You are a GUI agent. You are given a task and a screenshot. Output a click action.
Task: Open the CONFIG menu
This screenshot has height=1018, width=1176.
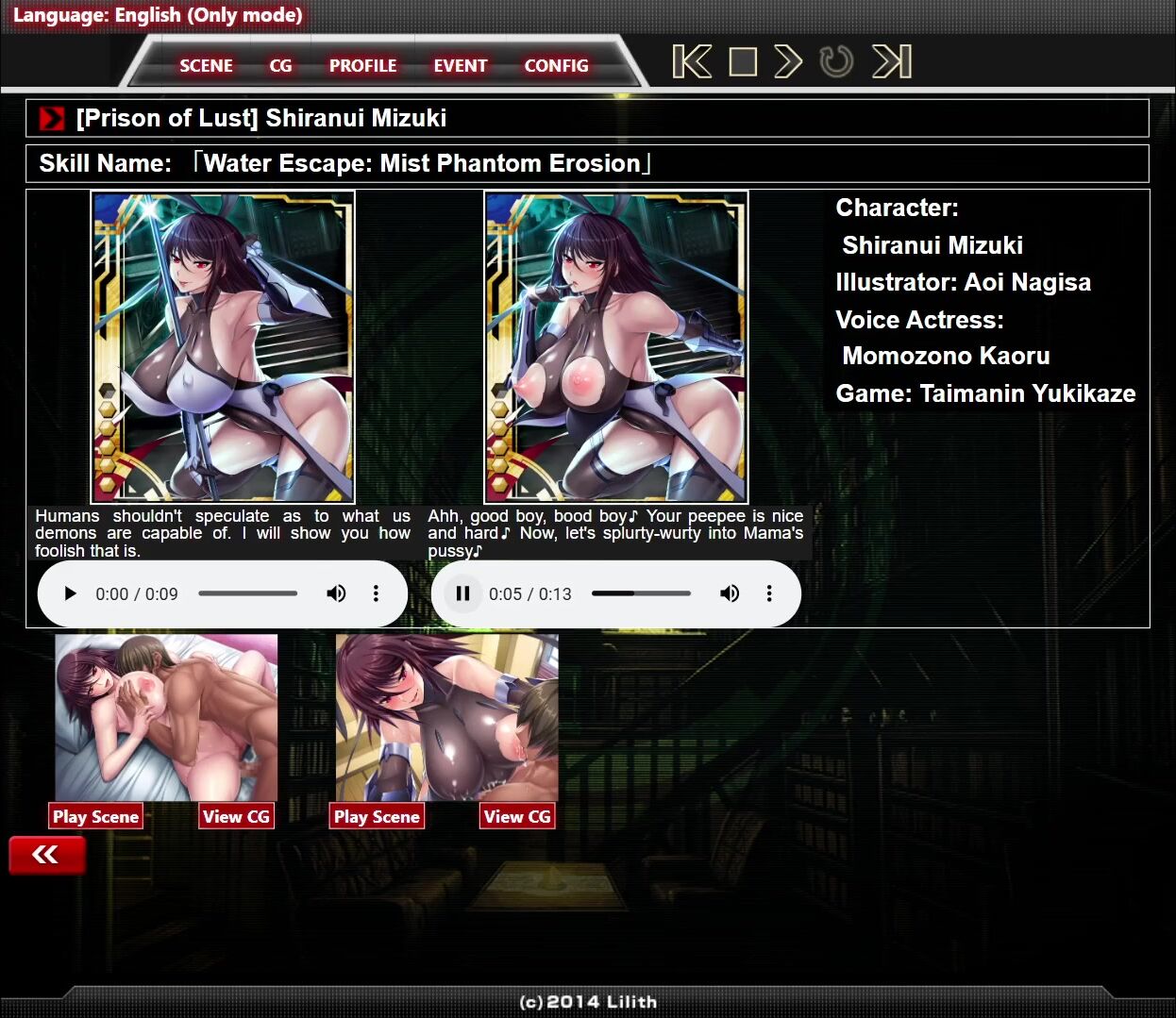pyautogui.click(x=556, y=66)
